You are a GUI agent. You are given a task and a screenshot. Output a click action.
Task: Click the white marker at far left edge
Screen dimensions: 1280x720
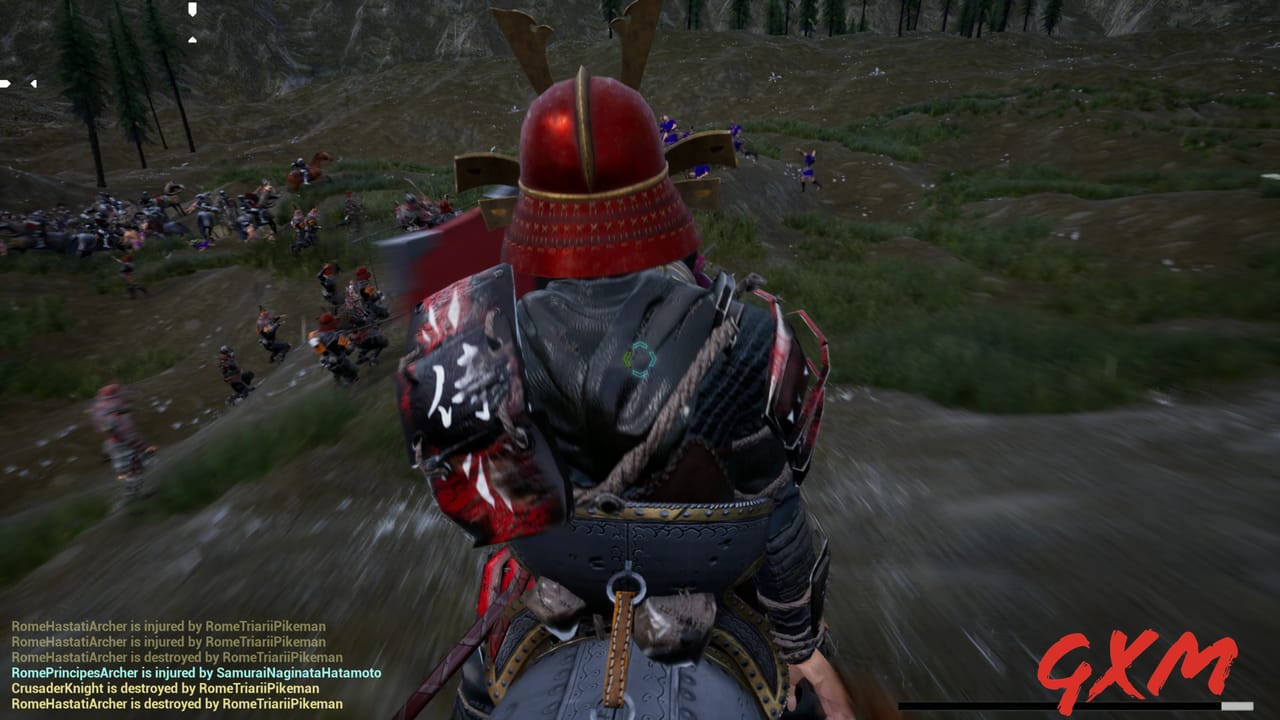(5, 83)
